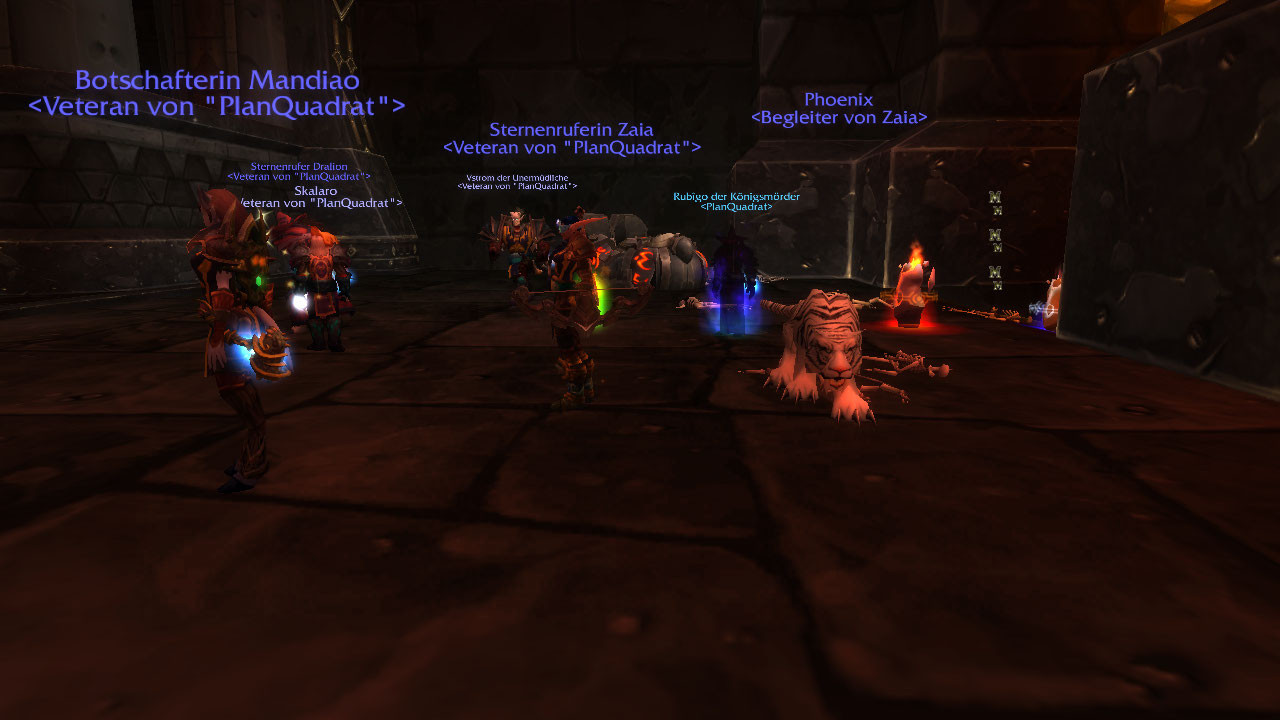
Task: Target Vstrom der Unermüdliche's name label
Action: click(x=517, y=178)
